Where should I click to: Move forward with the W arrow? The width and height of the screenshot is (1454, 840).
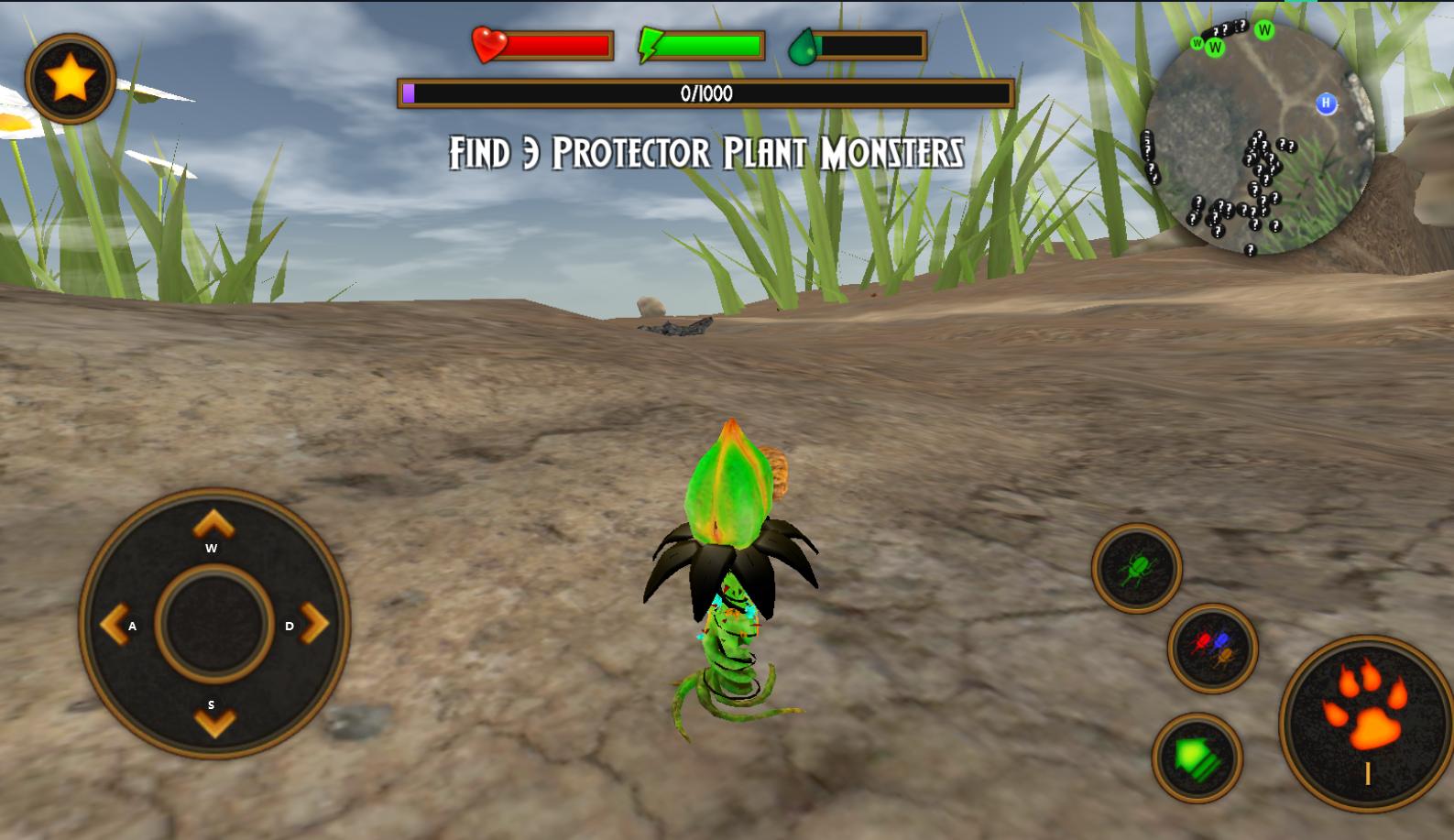(x=213, y=526)
